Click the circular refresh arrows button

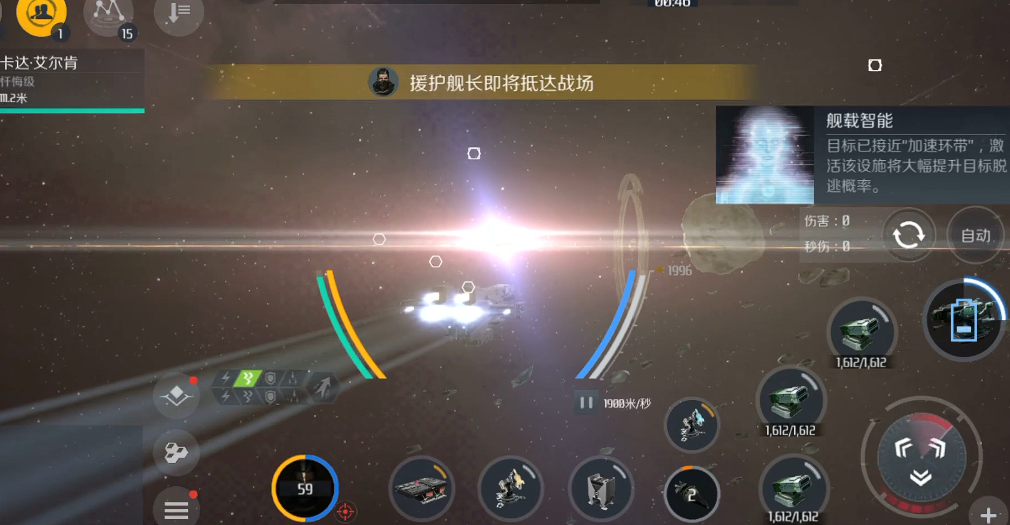pos(909,236)
